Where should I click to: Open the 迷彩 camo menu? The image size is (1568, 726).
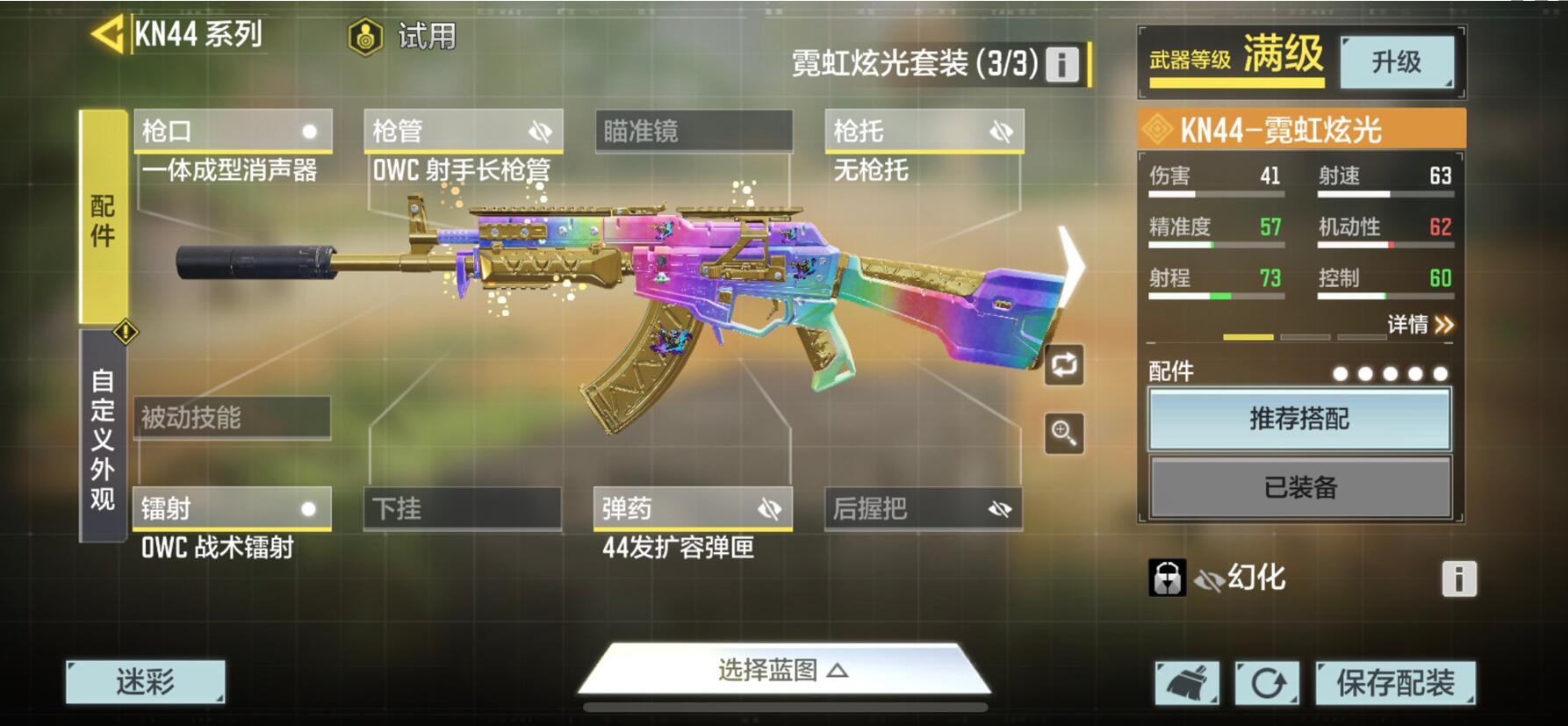tap(146, 682)
